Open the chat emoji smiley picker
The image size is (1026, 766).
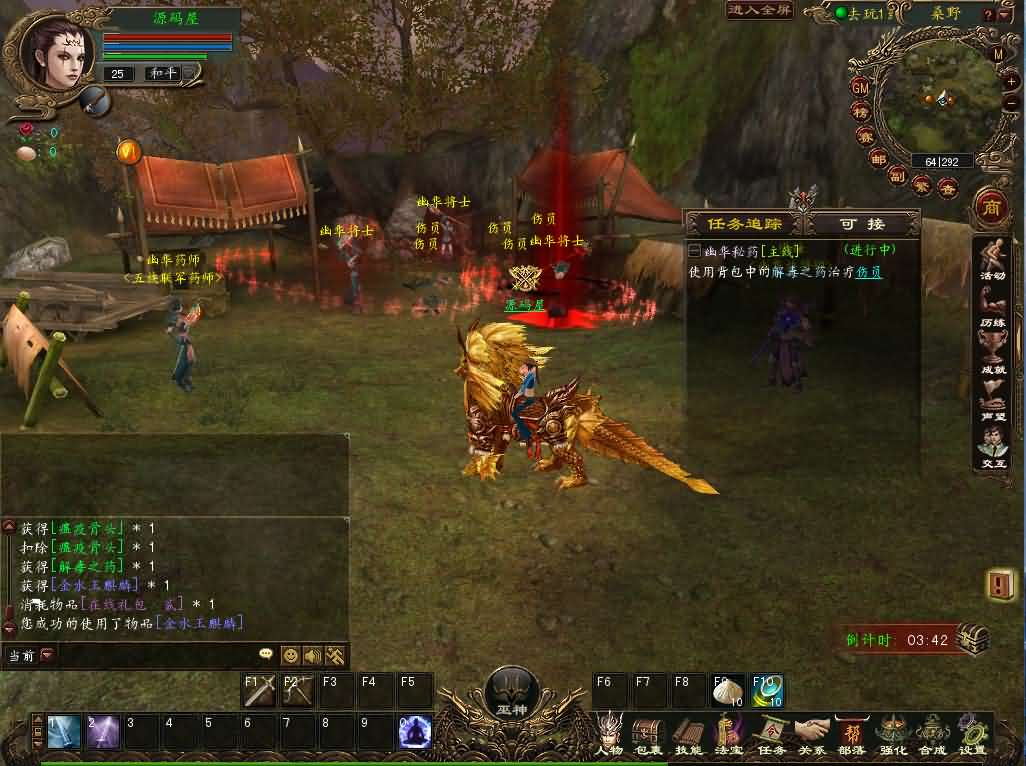pyautogui.click(x=290, y=655)
